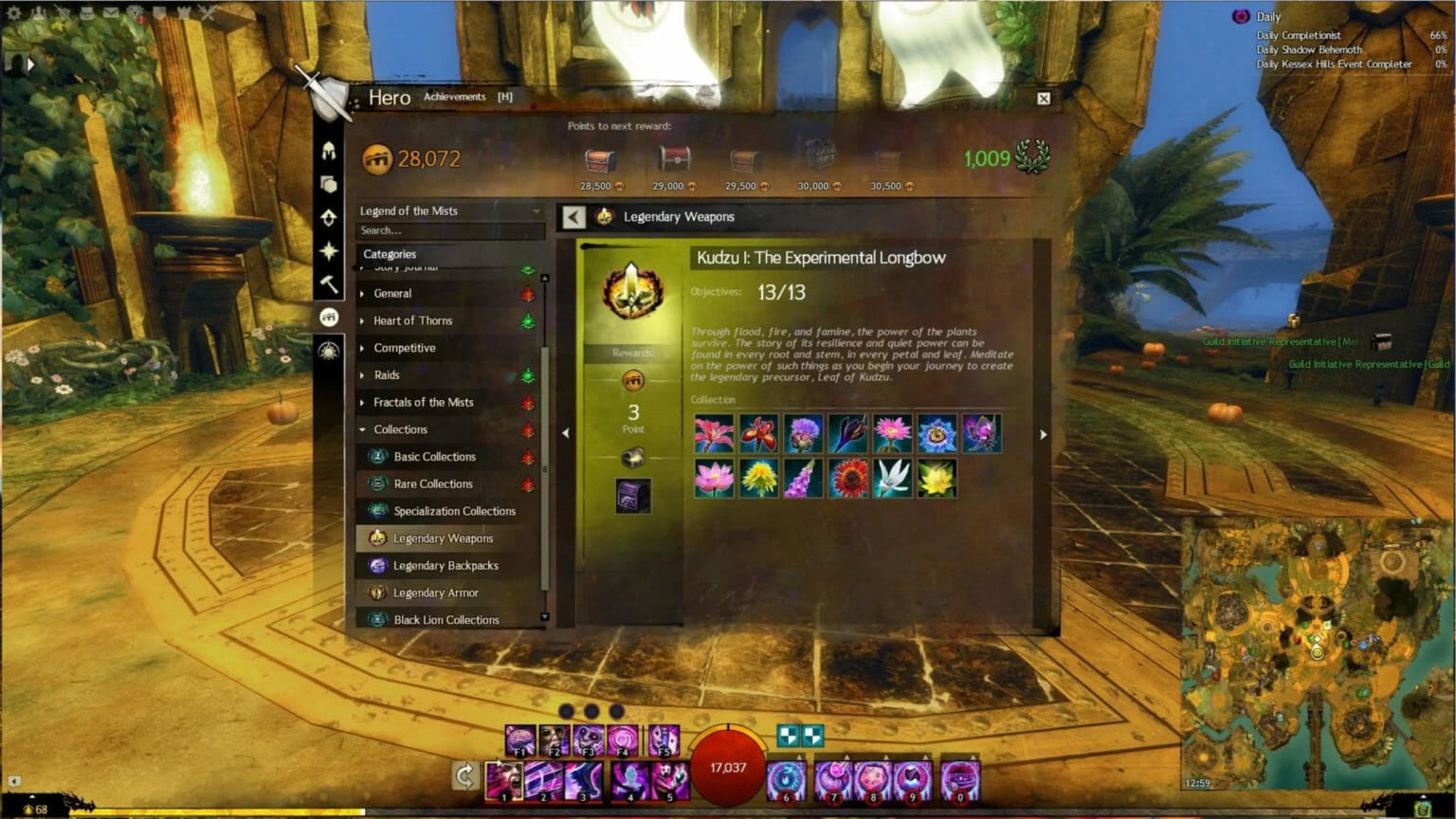
Task: Switch to the Achievements tab in the header
Action: (x=455, y=97)
